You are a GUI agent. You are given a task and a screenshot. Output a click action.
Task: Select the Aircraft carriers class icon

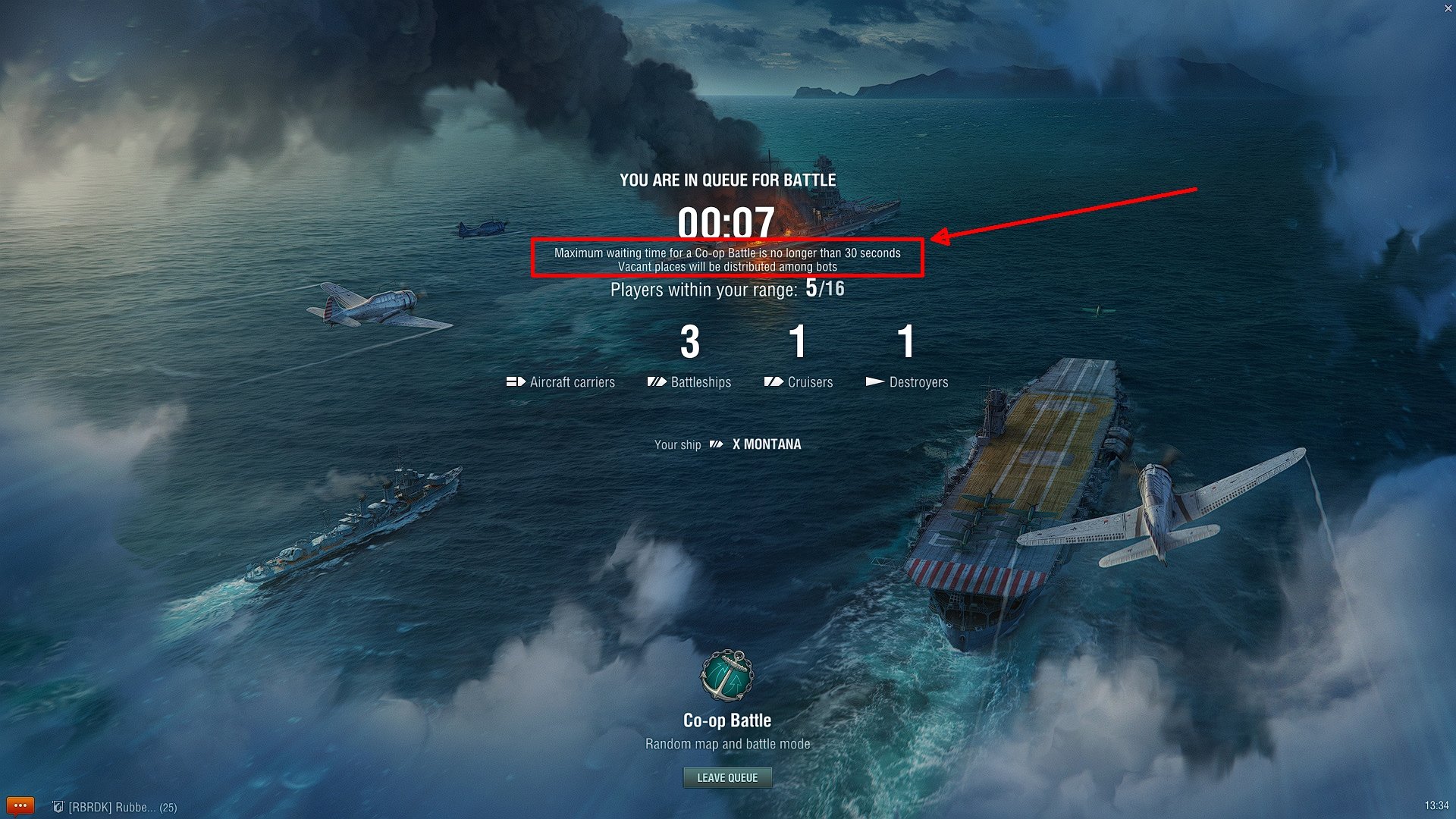517,382
